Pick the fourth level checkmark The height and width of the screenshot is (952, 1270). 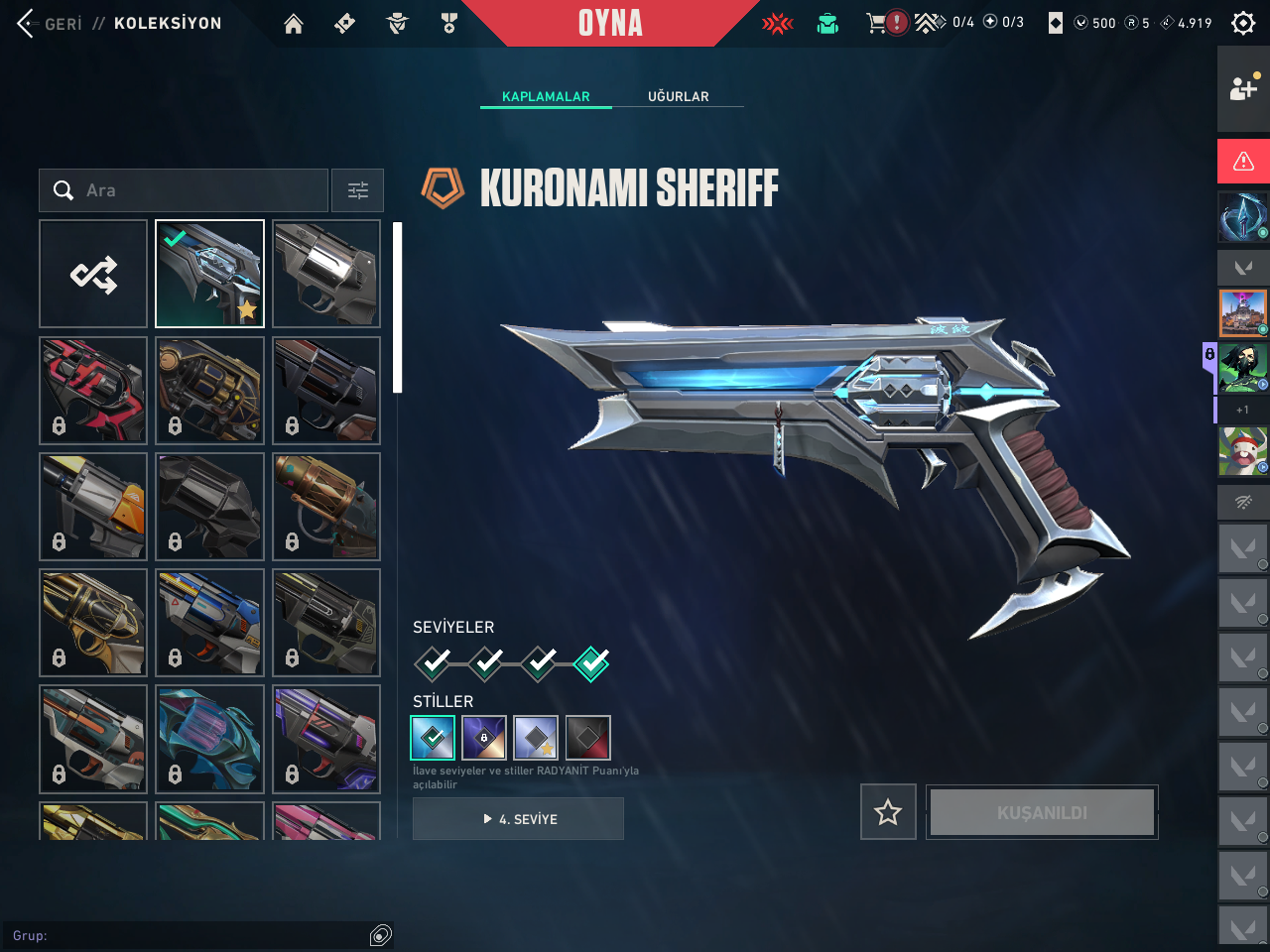coord(591,662)
